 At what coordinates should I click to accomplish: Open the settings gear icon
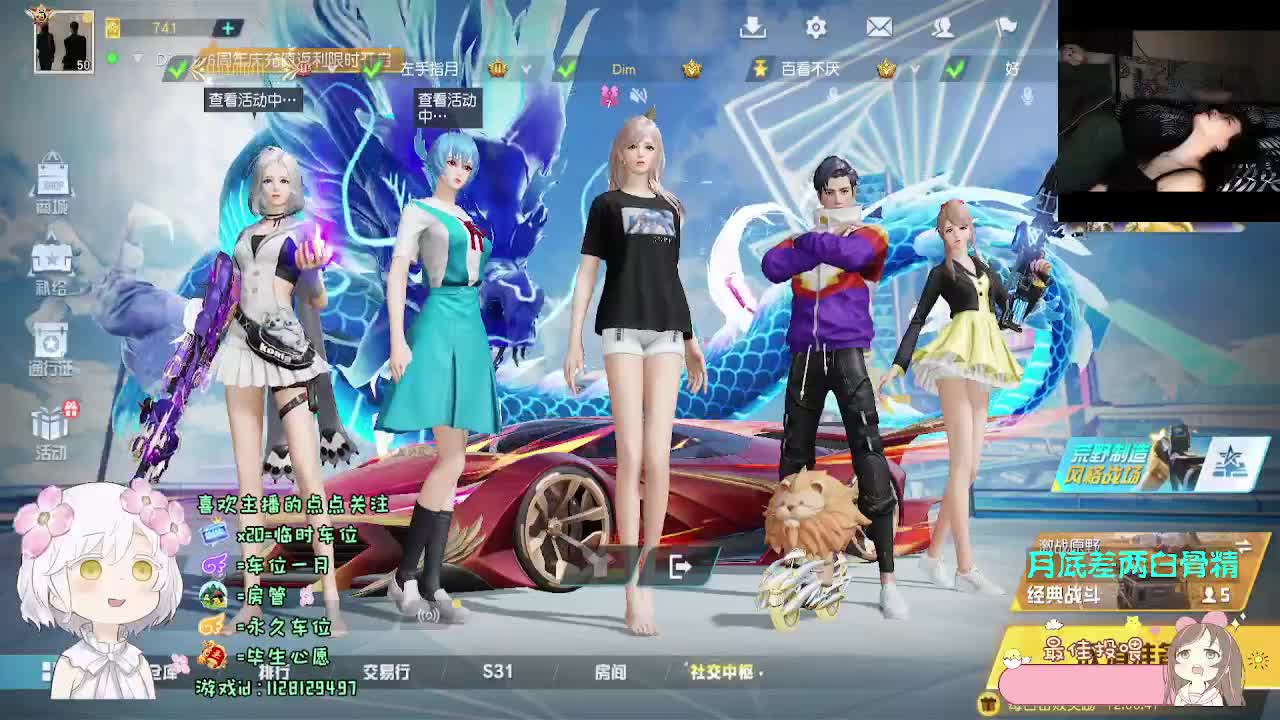click(815, 28)
